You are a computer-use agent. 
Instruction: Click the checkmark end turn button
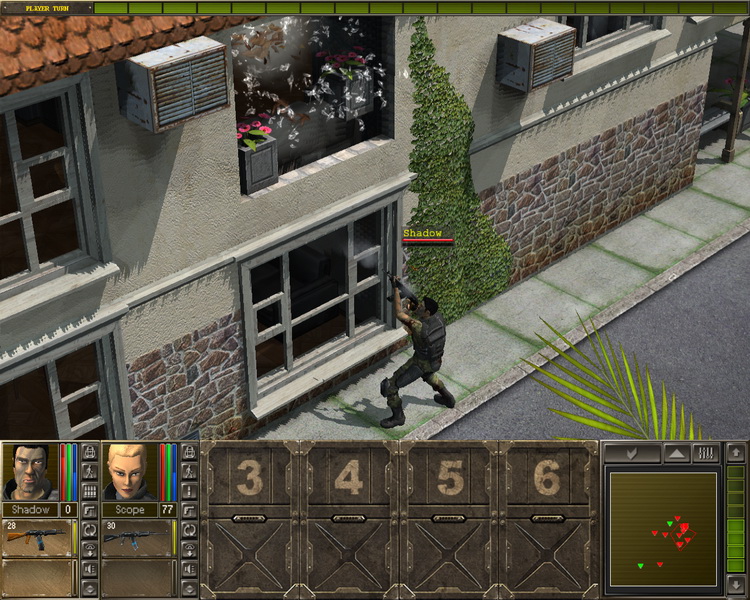tap(632, 453)
